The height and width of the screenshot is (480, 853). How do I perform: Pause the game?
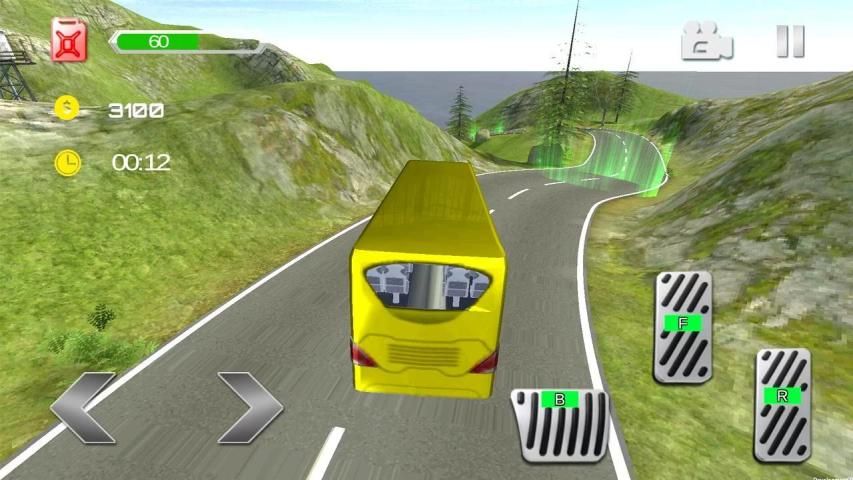790,41
